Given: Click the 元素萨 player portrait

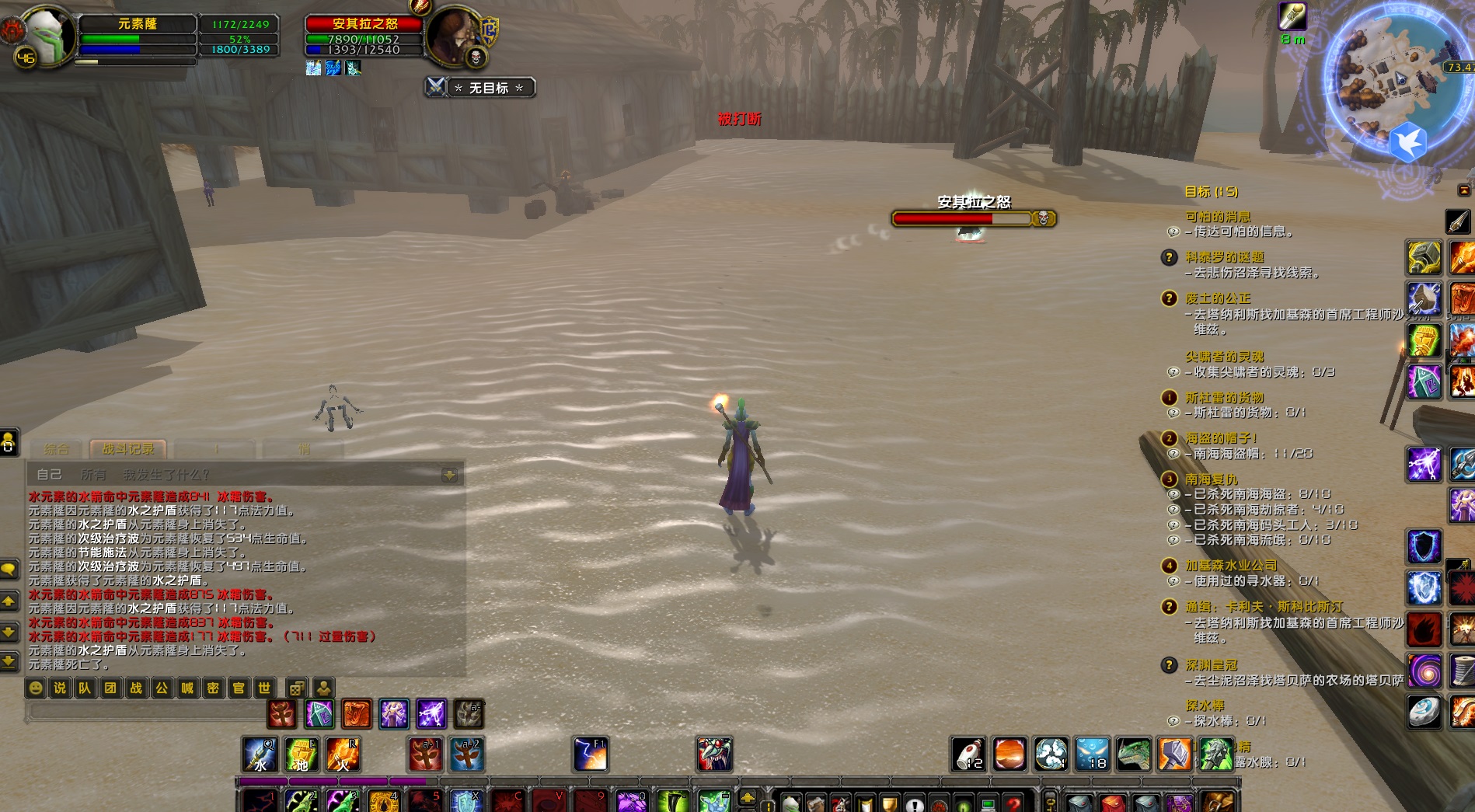Looking at the screenshot, I should point(48,35).
